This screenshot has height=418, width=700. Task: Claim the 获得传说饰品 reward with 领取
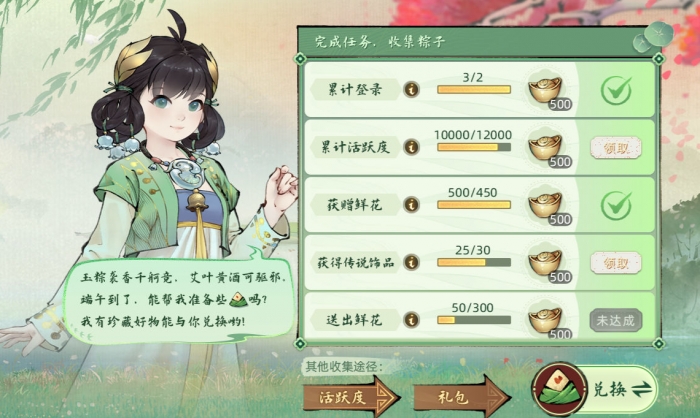pyautogui.click(x=614, y=263)
